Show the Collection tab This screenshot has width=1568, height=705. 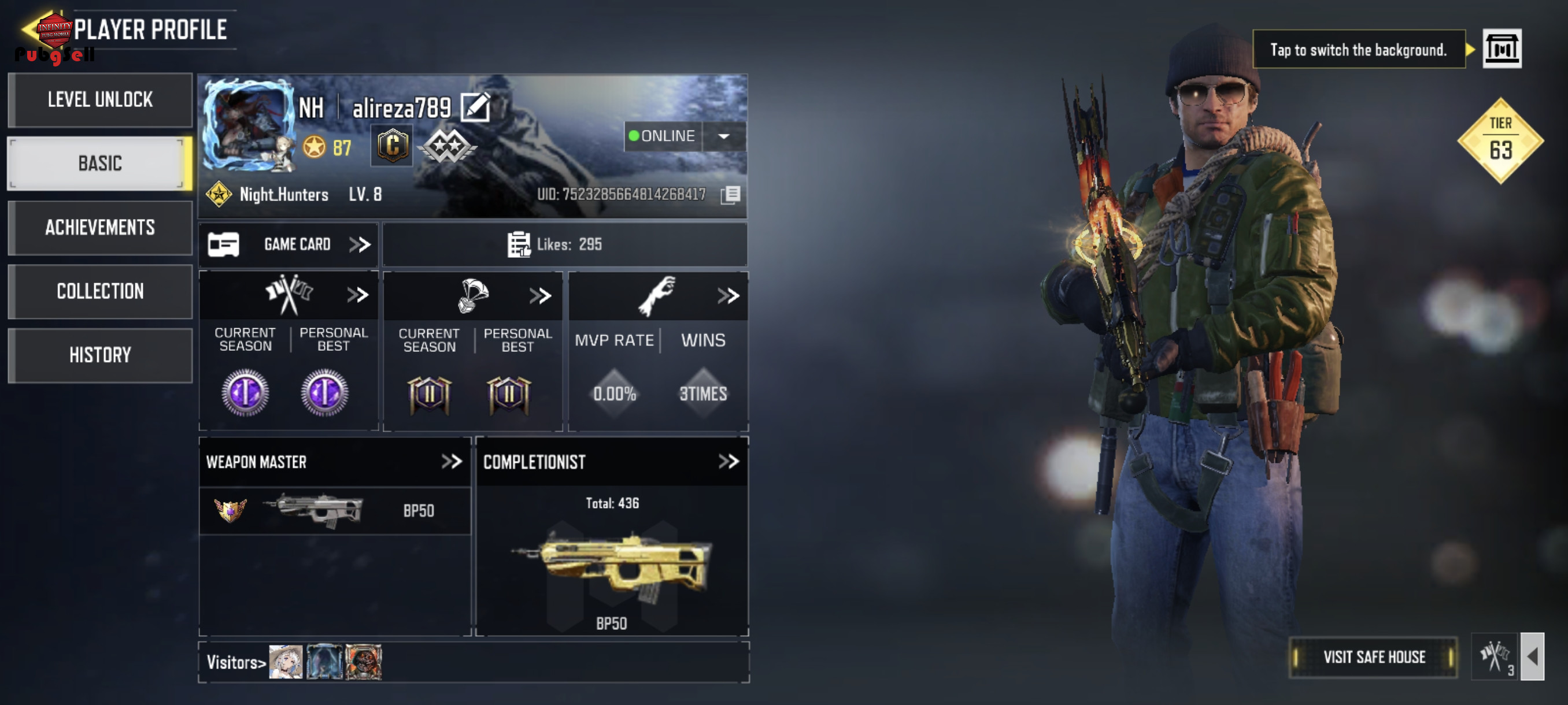pyautogui.click(x=100, y=291)
